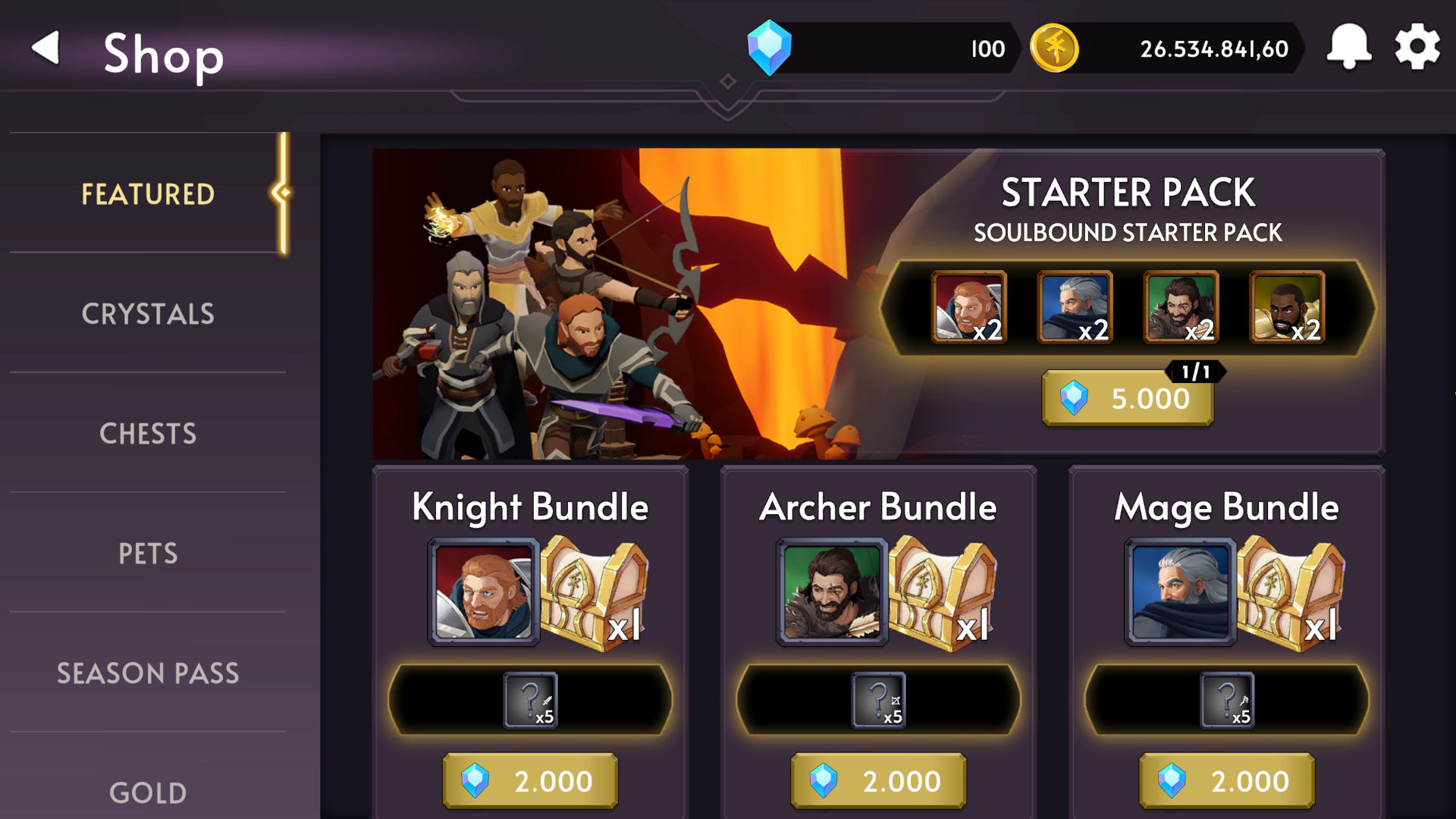Inspect the mystery weapon x5 in Archer Bundle
This screenshot has width=1456, height=819.
tap(877, 699)
